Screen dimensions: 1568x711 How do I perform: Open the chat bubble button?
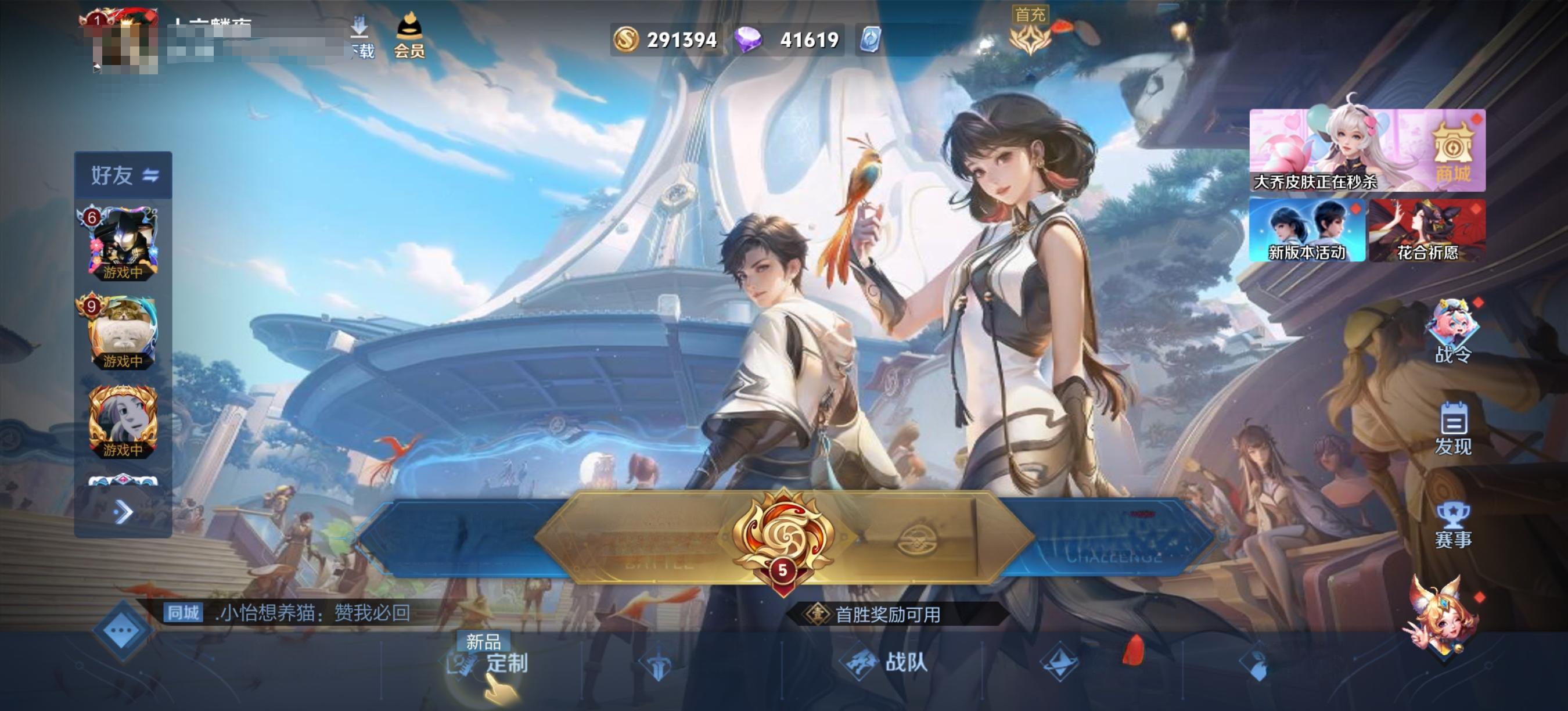(x=122, y=630)
